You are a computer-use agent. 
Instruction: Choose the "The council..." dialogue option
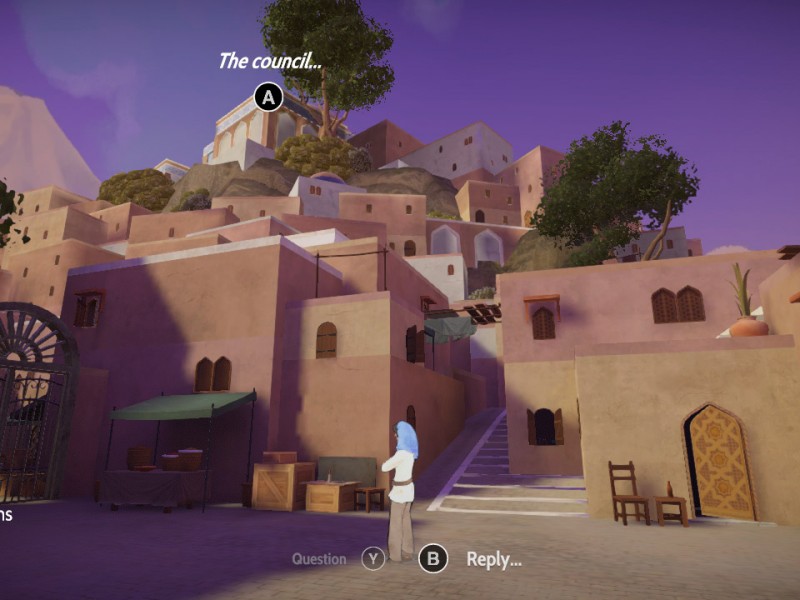269,61
